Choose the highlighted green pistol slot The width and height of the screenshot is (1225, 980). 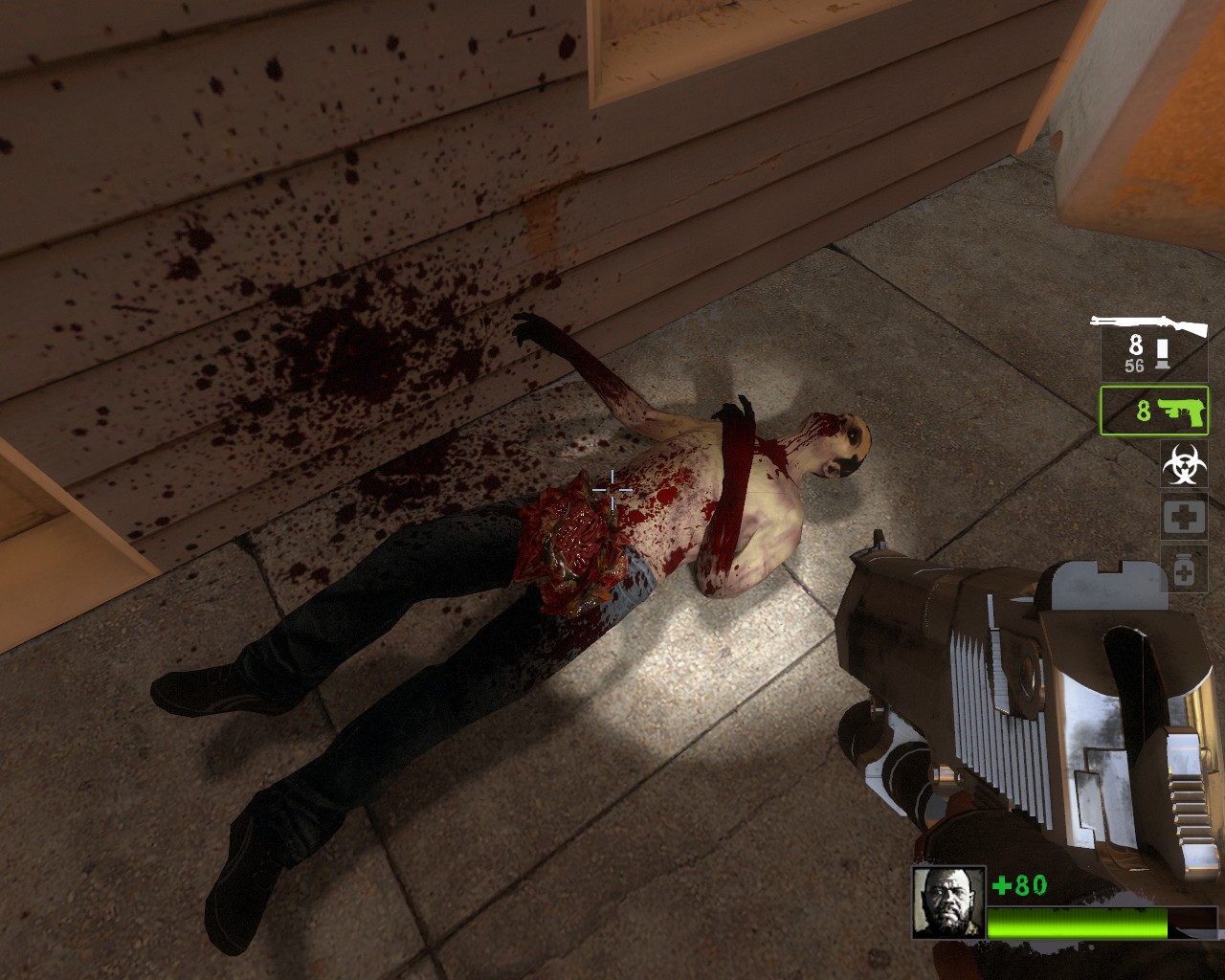(1154, 411)
